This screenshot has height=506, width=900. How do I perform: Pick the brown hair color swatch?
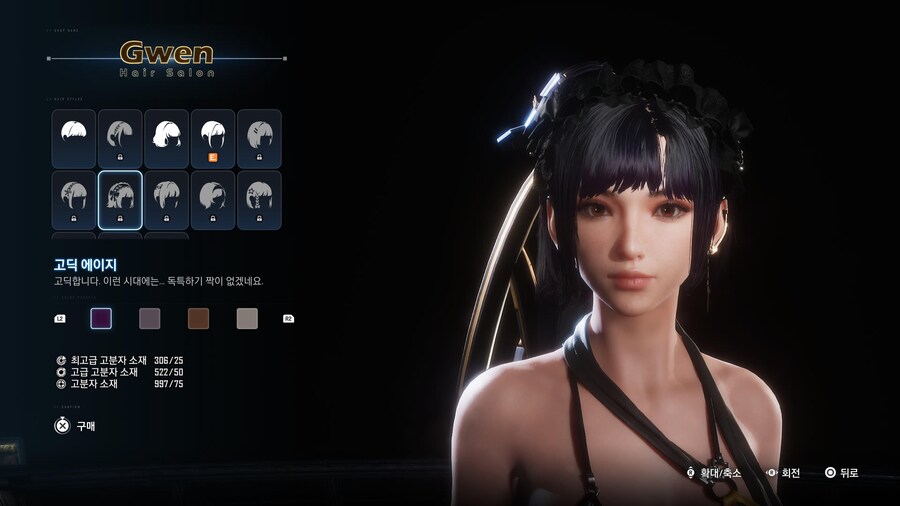[x=198, y=318]
